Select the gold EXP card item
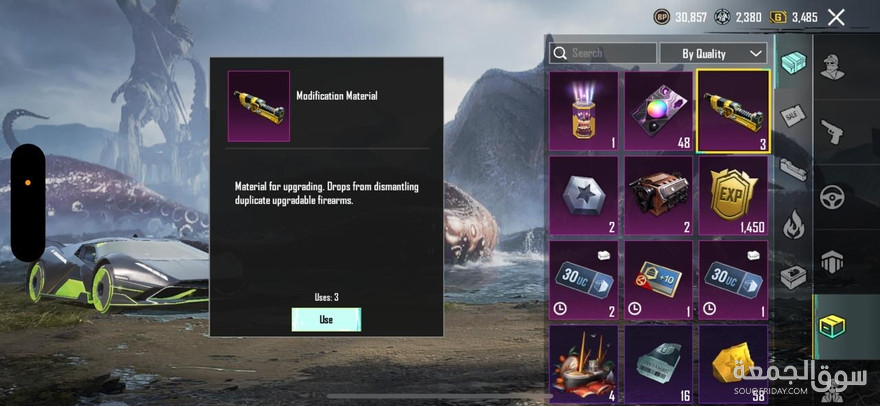880x407 pixels. click(732, 195)
